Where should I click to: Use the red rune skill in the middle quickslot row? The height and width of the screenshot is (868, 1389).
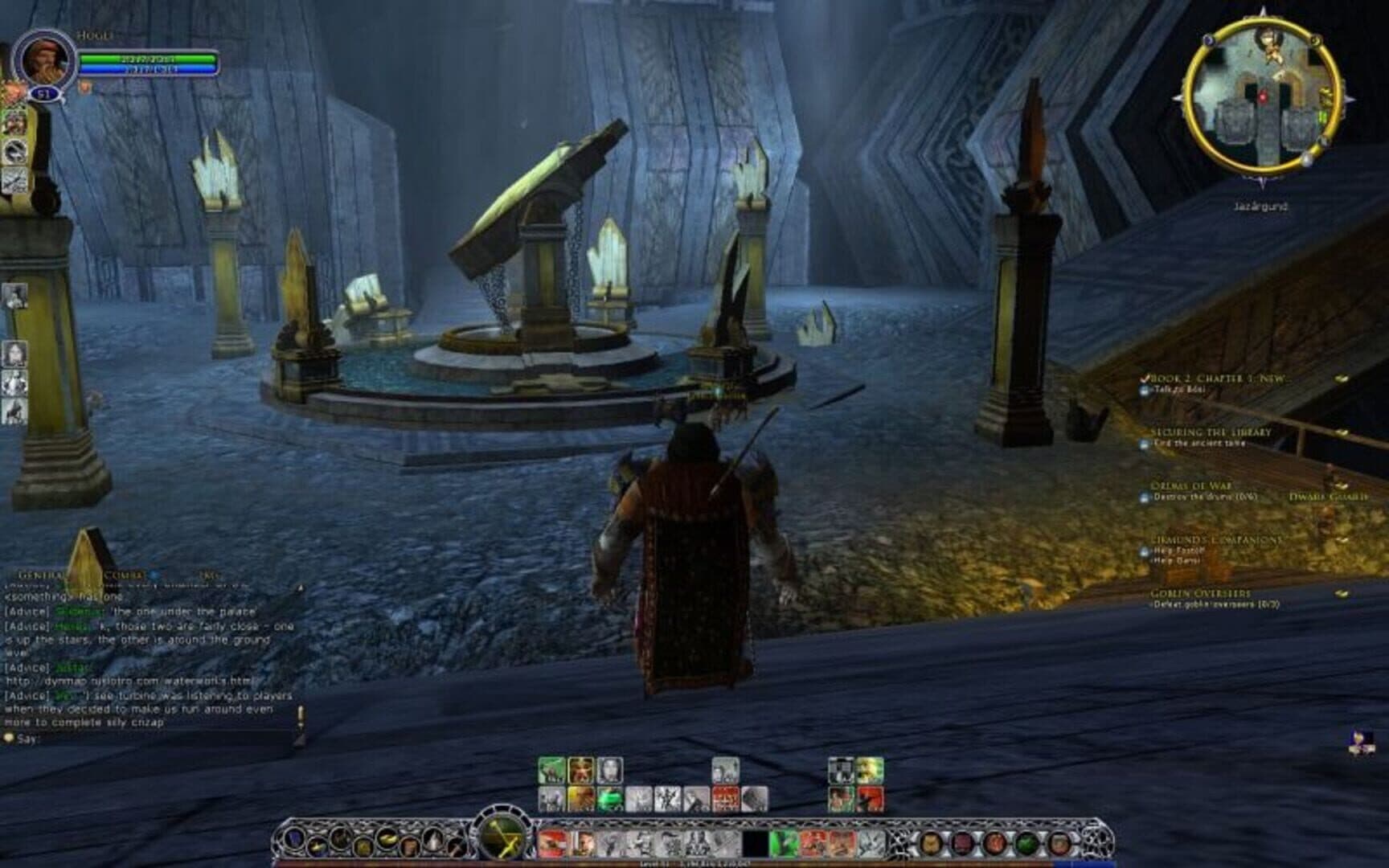(x=725, y=799)
